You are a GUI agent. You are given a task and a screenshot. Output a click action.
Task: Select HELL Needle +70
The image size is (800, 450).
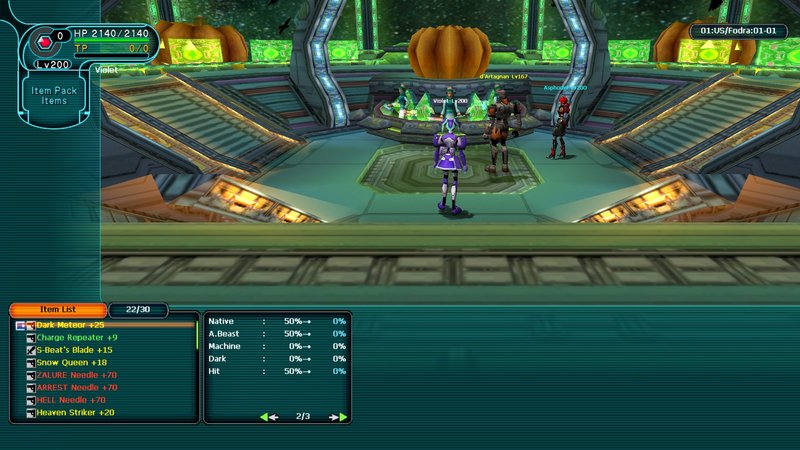70,400
